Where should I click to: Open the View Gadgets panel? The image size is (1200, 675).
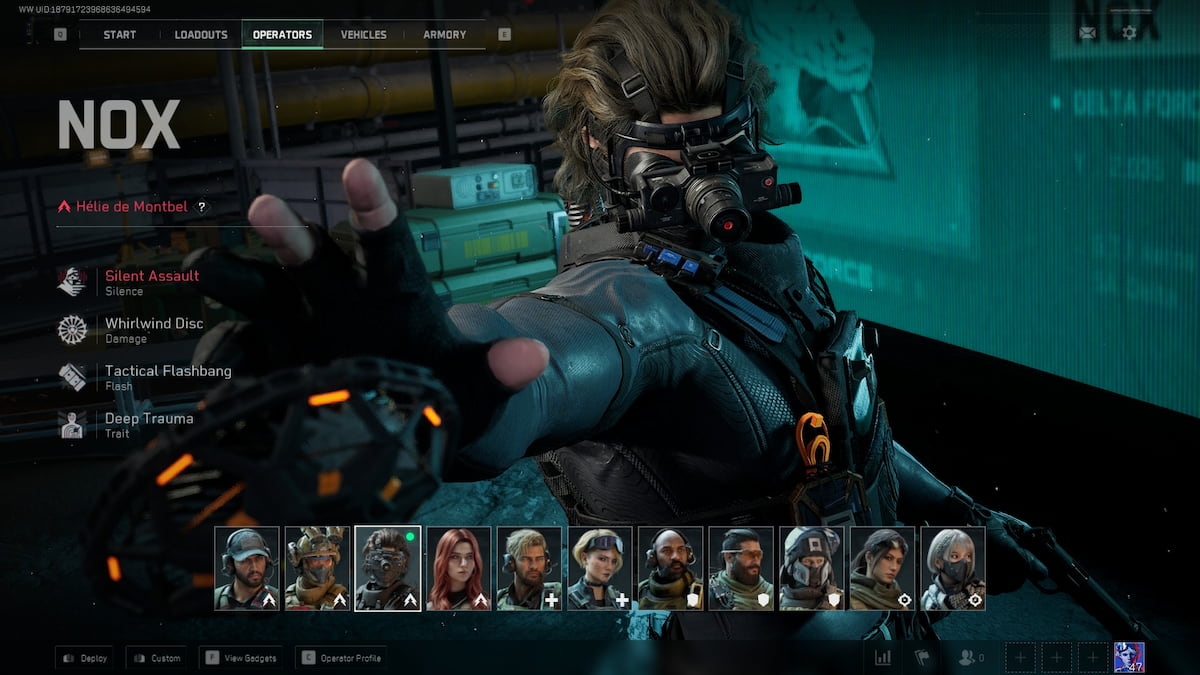(x=241, y=658)
